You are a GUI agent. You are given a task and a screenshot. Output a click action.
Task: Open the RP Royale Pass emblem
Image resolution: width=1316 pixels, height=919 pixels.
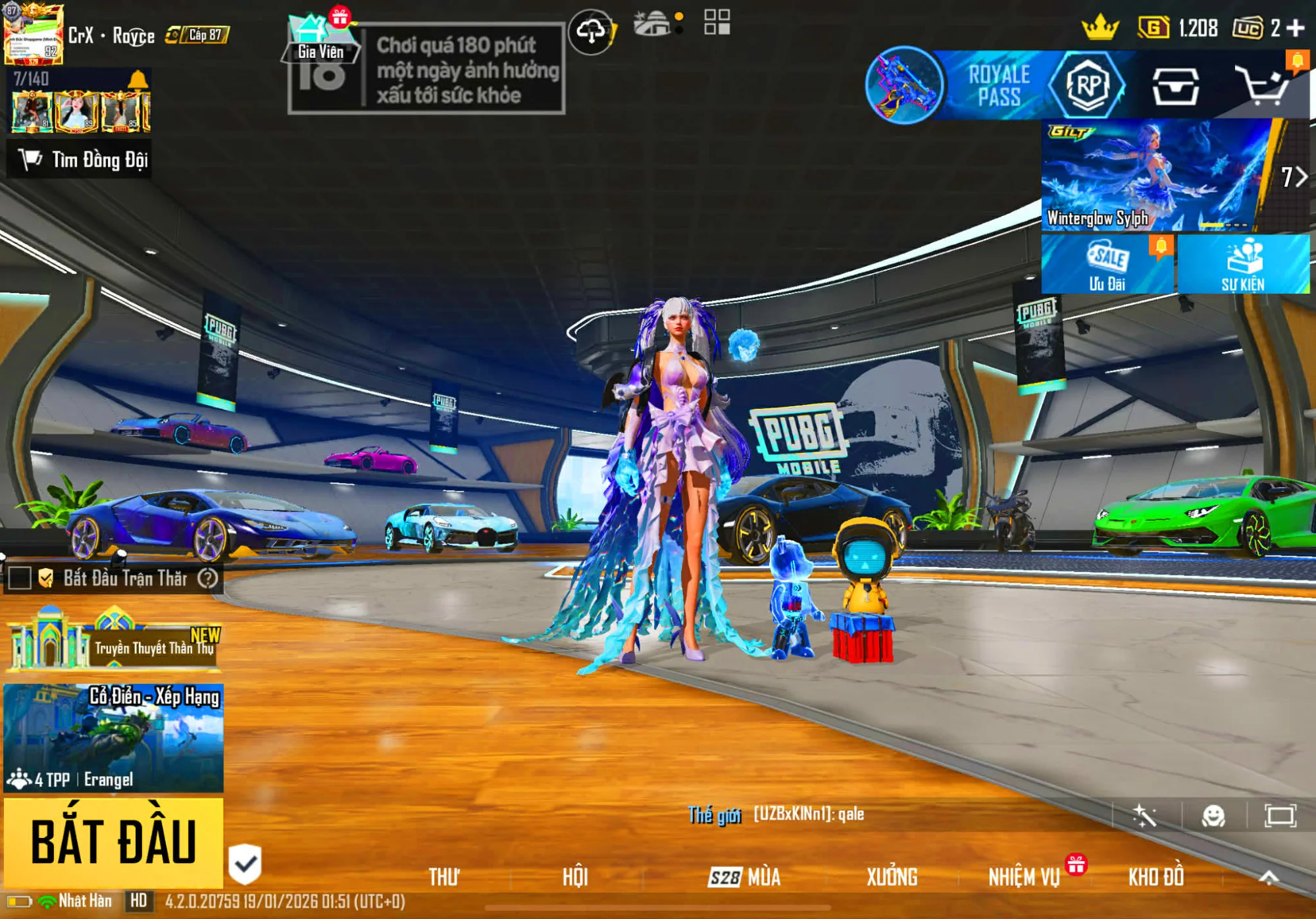click(1089, 85)
